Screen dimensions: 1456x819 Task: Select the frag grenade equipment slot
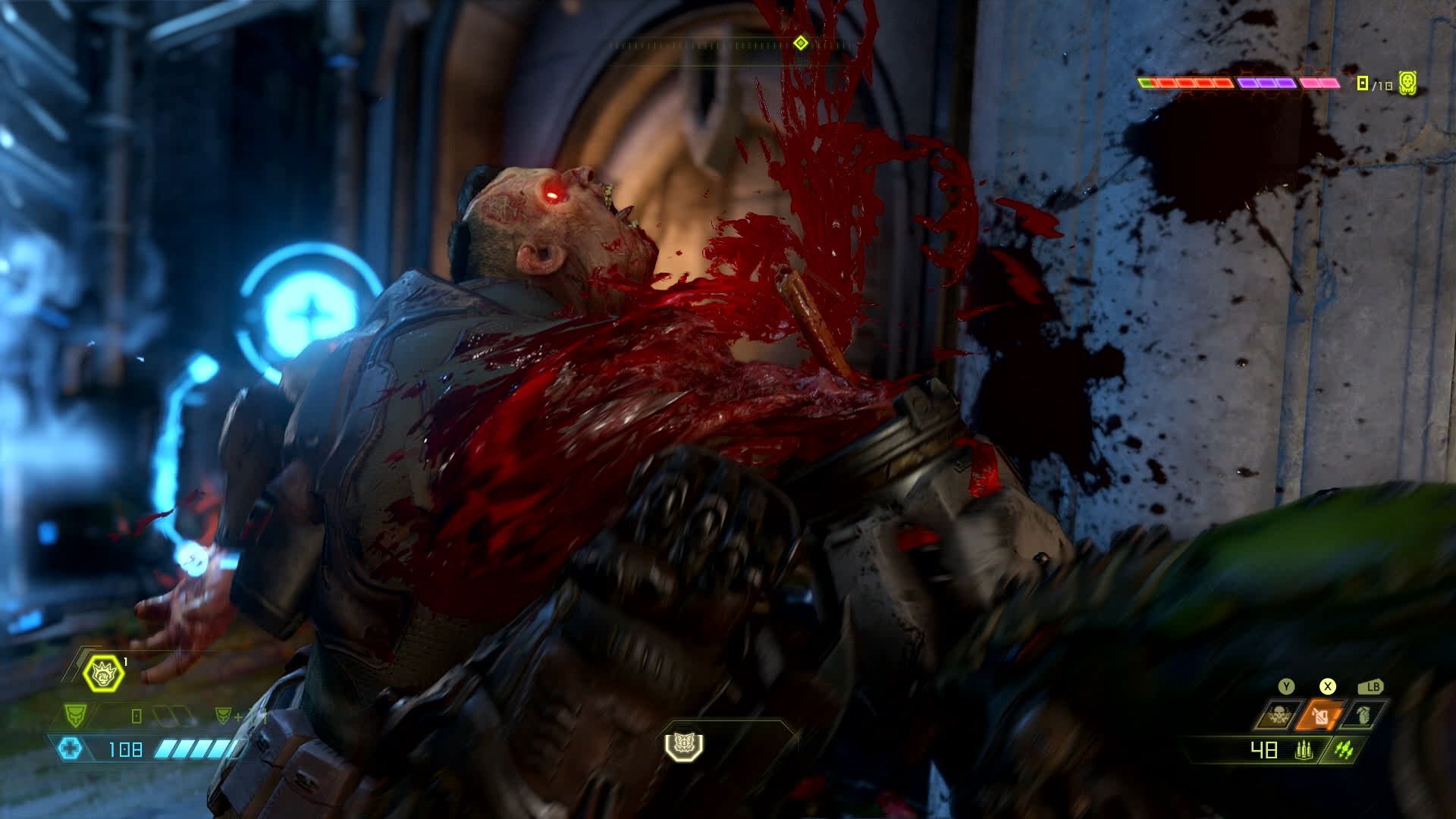pos(1364,716)
